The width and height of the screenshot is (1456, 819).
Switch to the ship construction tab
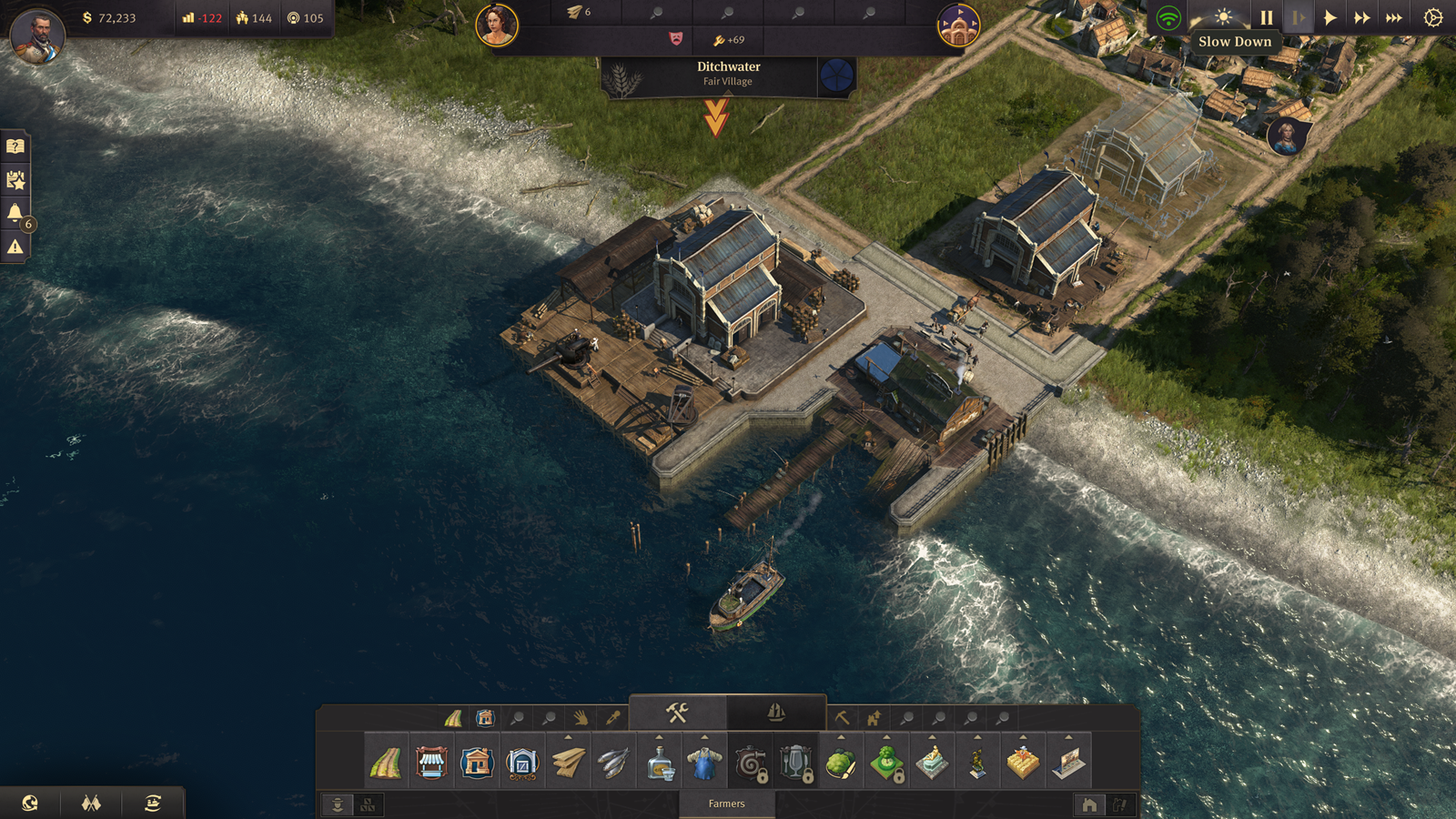pyautogui.click(x=776, y=713)
